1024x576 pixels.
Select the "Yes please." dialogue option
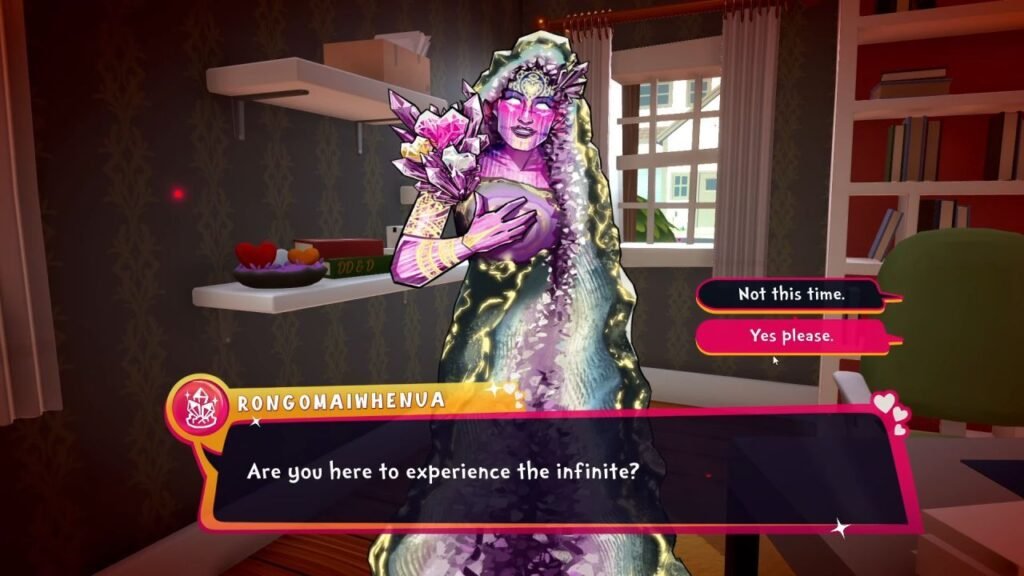[x=791, y=337]
